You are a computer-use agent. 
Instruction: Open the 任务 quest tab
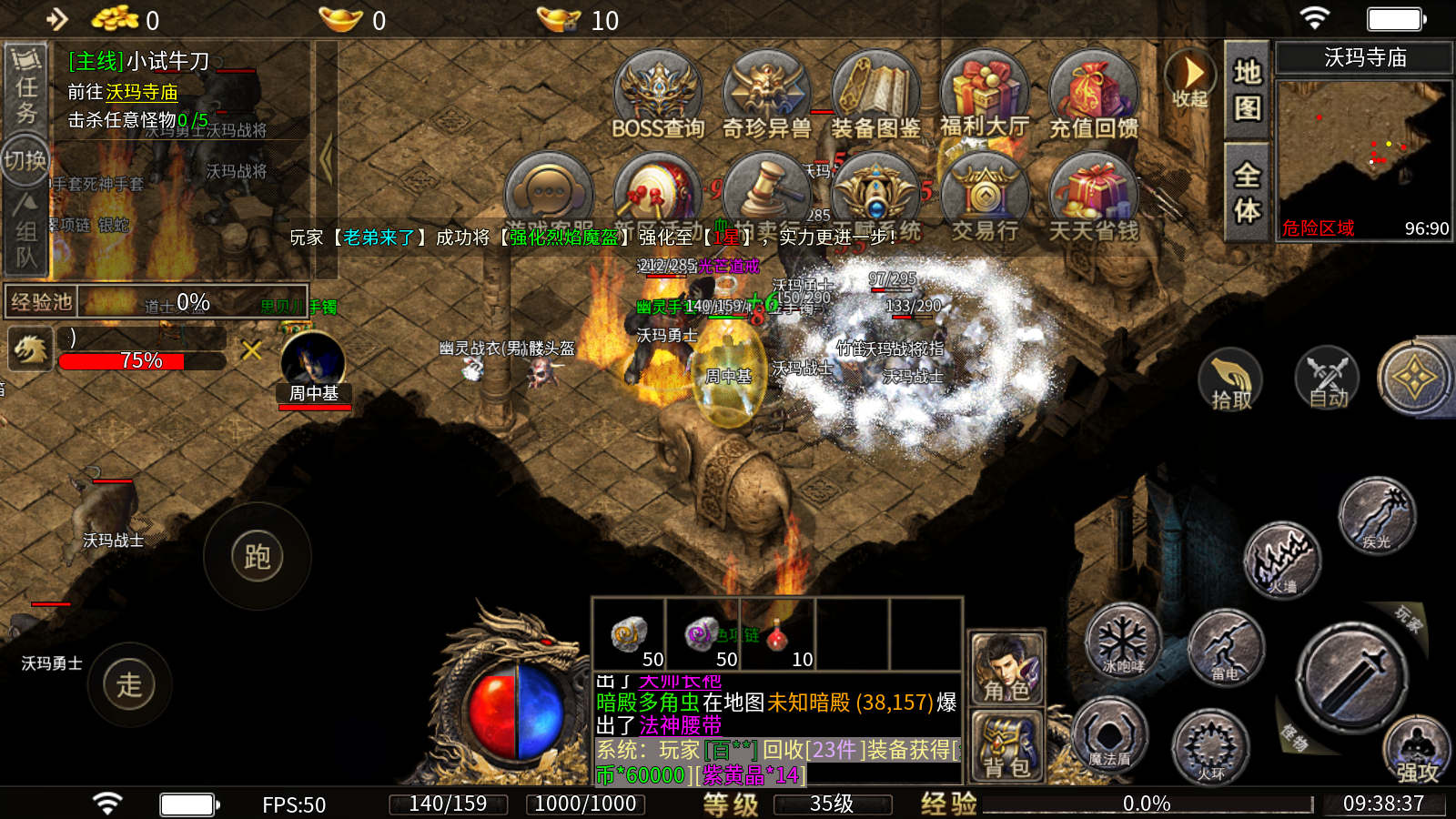point(26,87)
